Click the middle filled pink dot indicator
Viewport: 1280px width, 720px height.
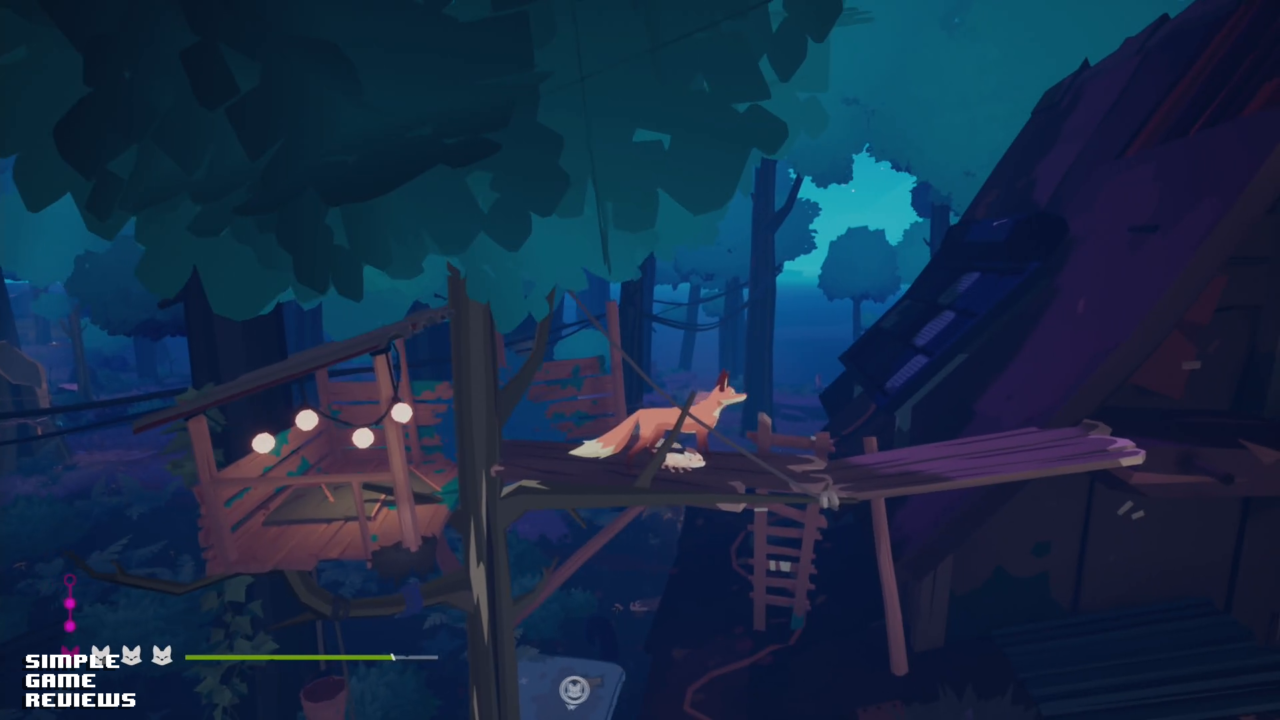pos(70,603)
